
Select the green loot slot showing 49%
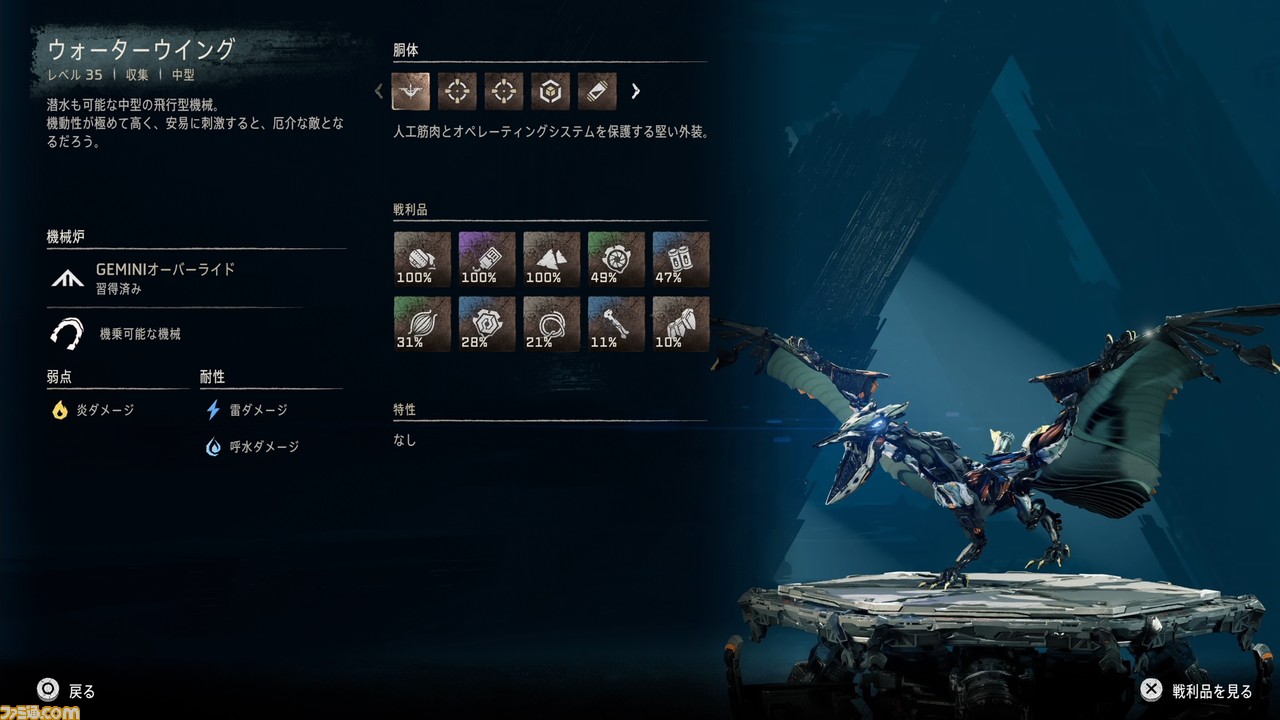click(x=616, y=259)
